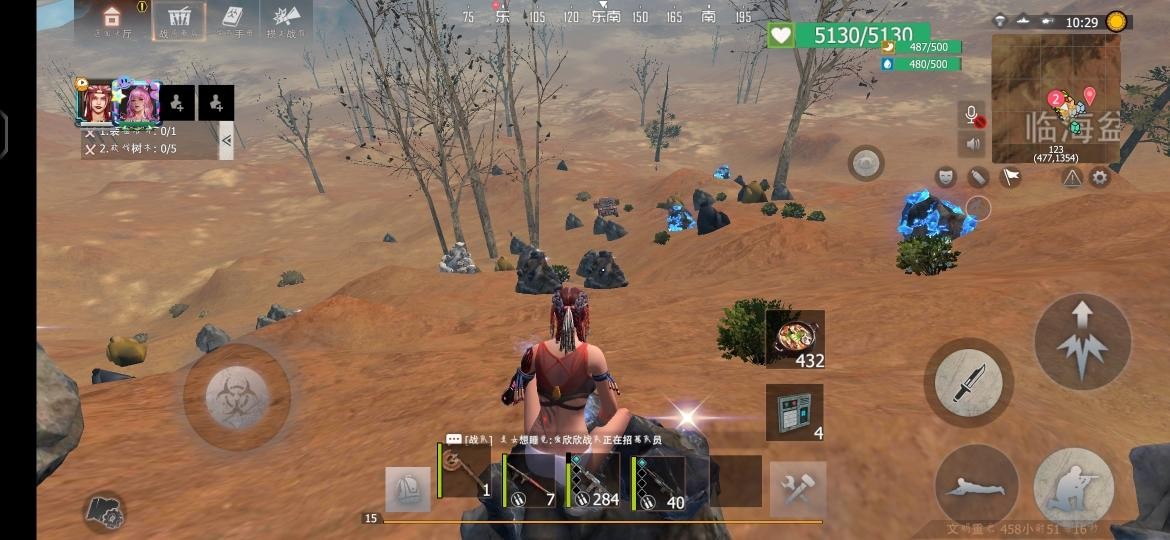Screen dimensions: 1170x540
Task: Open the survival handbook icon
Action: [233, 19]
